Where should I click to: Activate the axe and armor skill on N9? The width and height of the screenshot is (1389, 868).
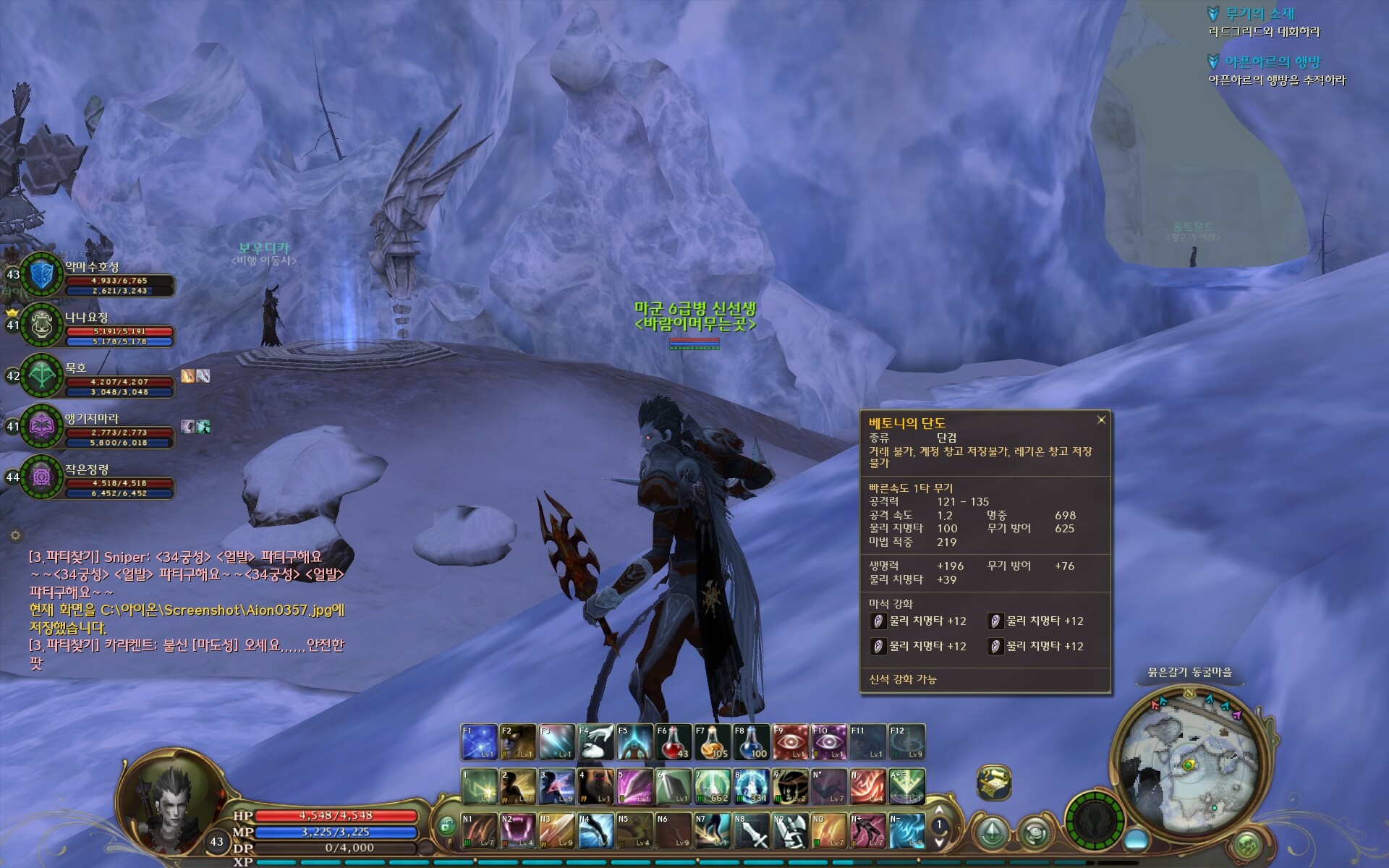click(x=790, y=830)
